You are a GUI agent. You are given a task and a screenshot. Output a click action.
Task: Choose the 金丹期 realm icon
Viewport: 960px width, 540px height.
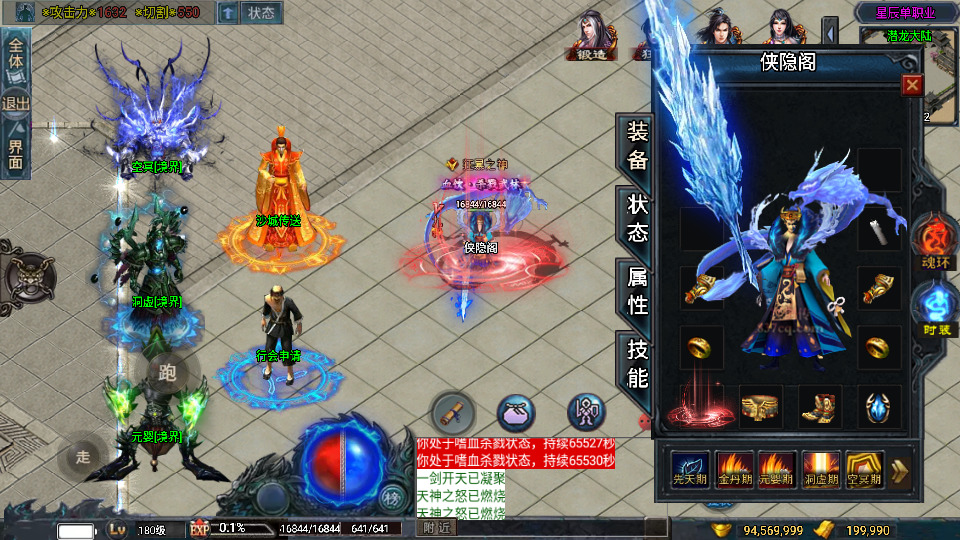coord(735,469)
